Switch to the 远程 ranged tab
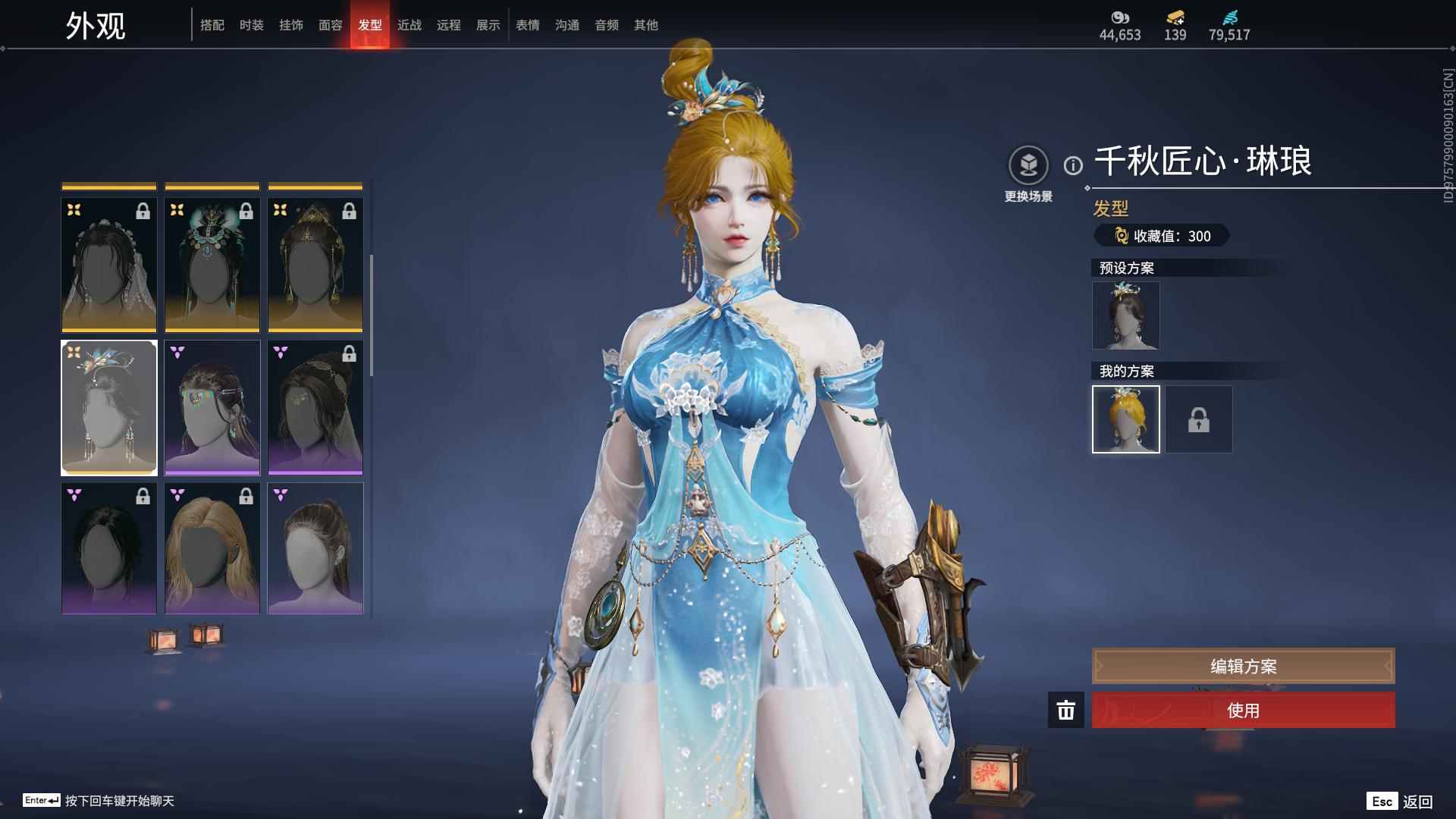 449,25
